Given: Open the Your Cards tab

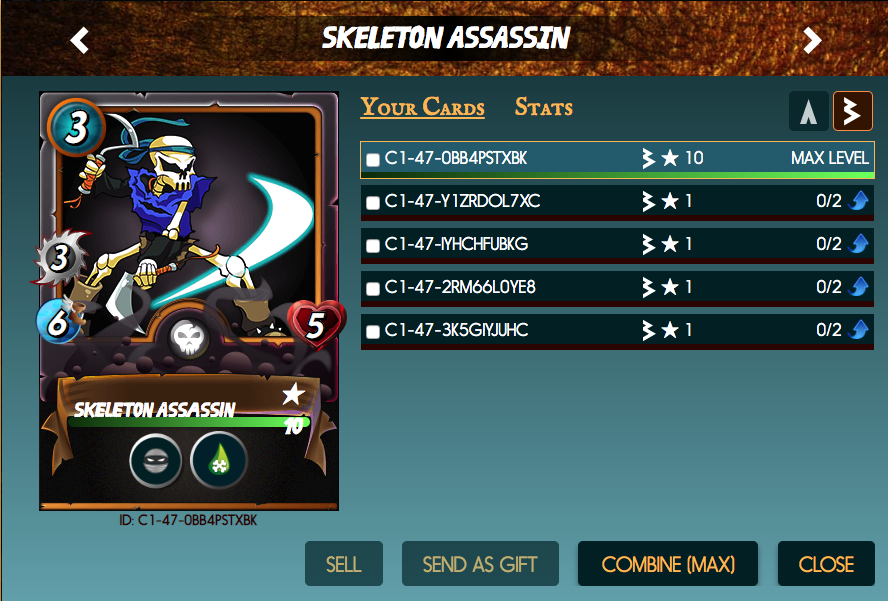Looking at the screenshot, I should click(x=422, y=107).
